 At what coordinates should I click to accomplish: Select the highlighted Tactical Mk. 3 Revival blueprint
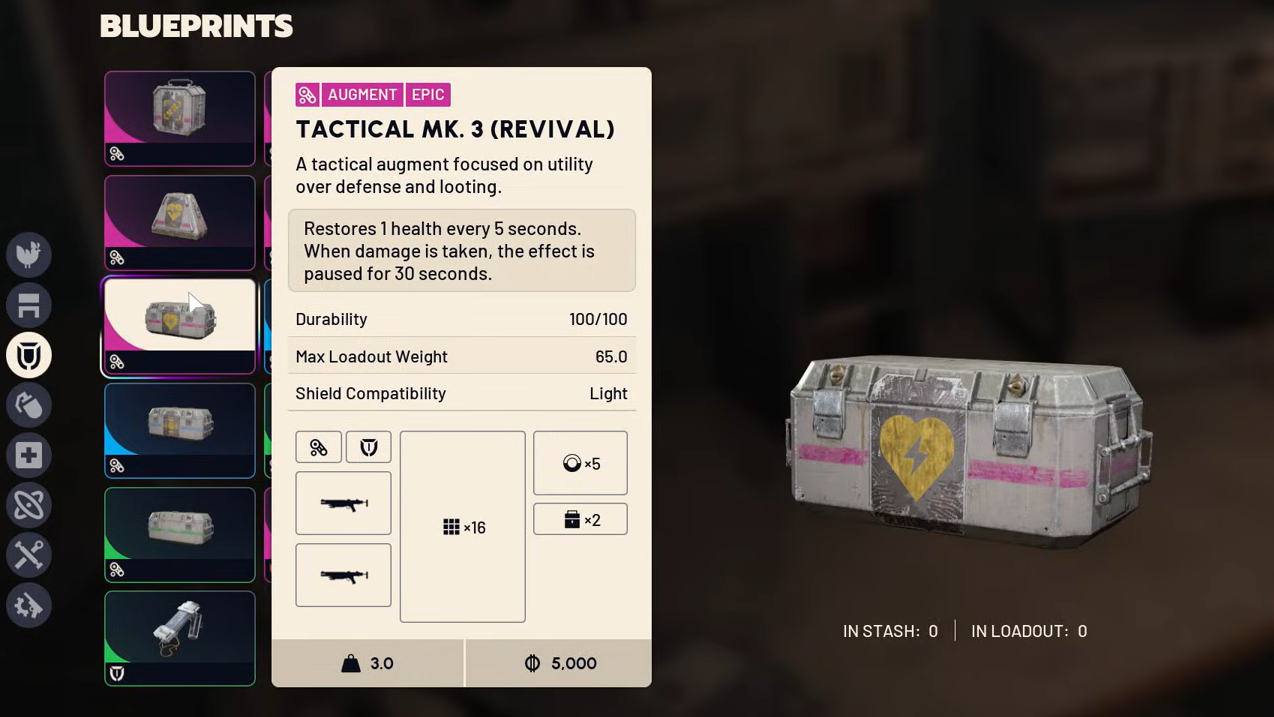pos(180,326)
